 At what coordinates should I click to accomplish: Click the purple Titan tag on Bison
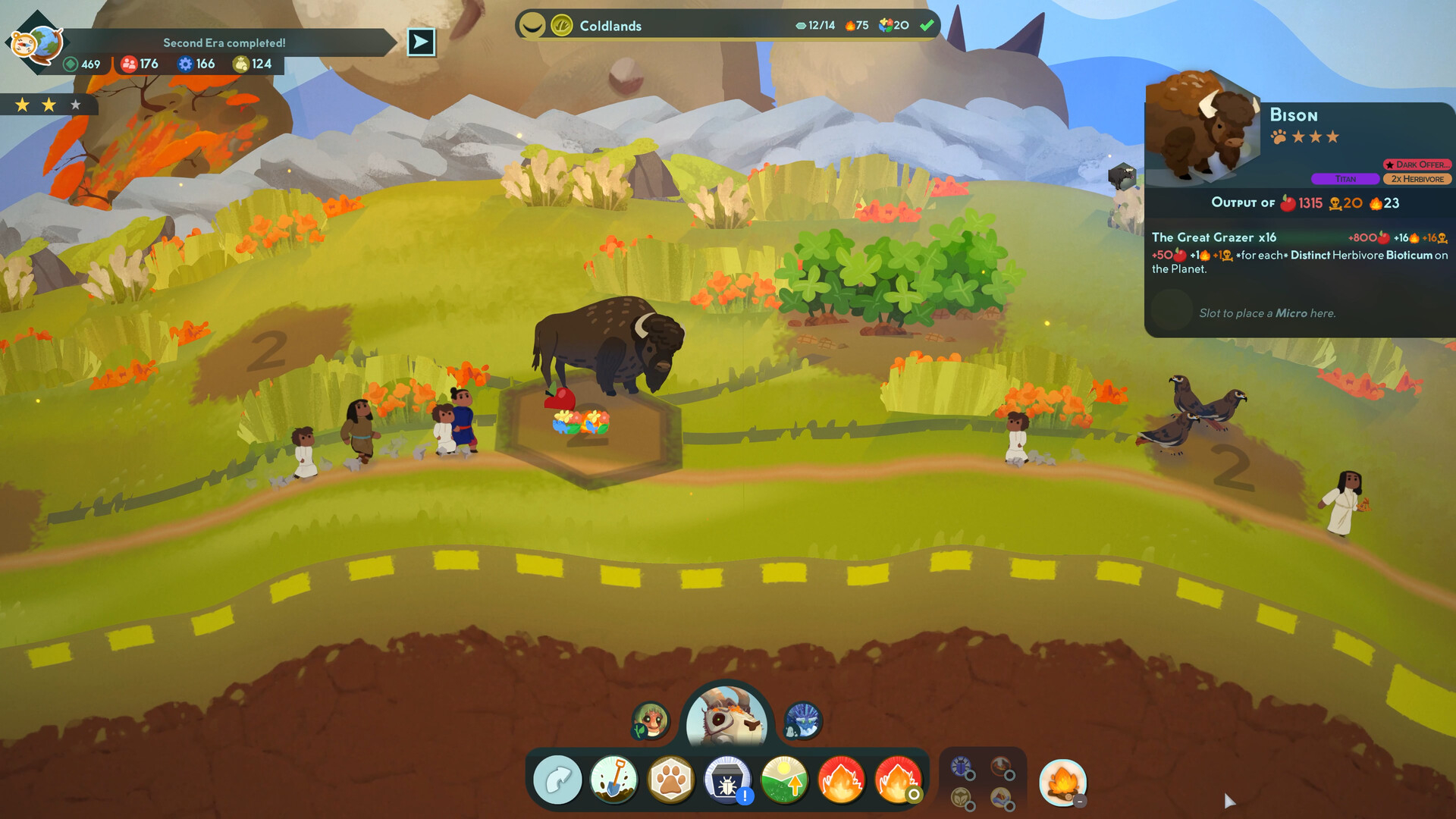click(1345, 179)
